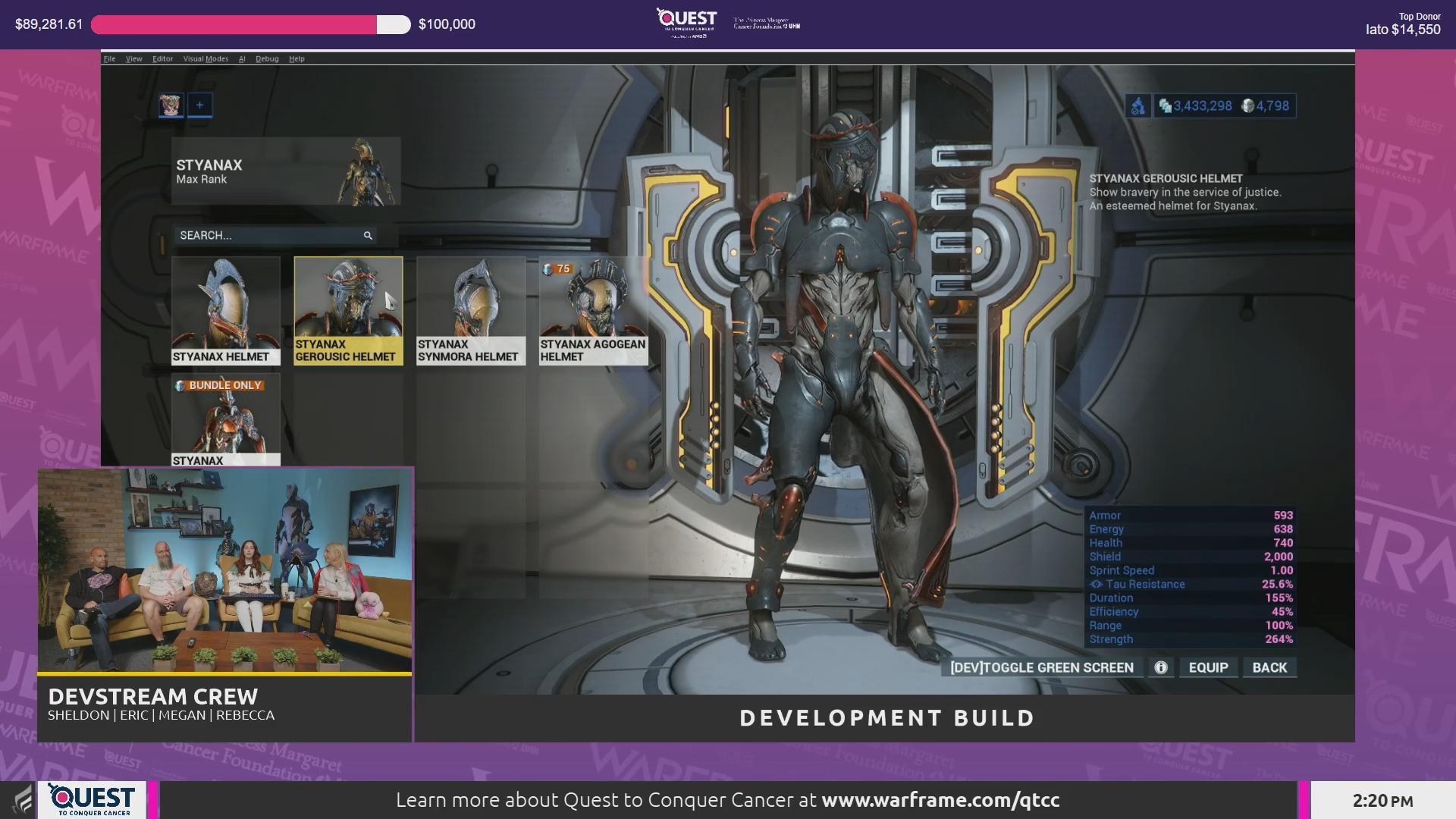Click the platinum currency icon beside 4,798
Viewport: 1456px width, 819px height.
pyautogui.click(x=1247, y=106)
